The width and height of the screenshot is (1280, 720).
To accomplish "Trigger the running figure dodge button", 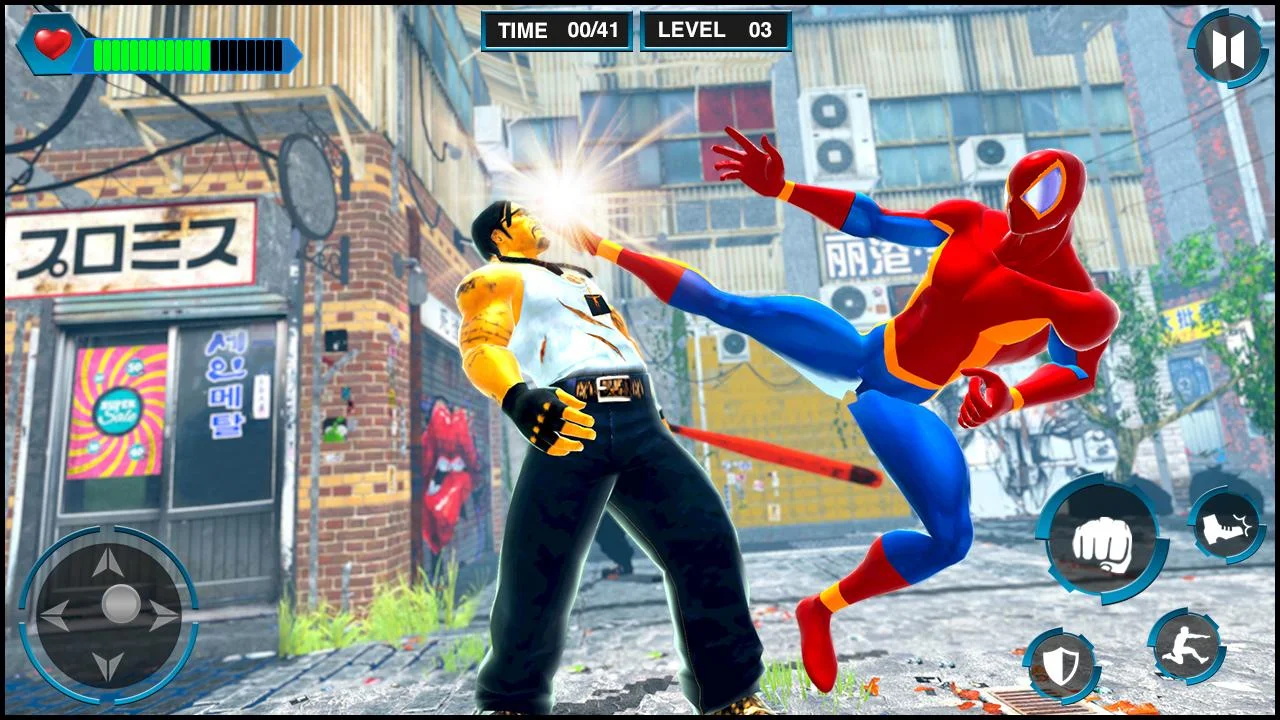I will pyautogui.click(x=1186, y=646).
